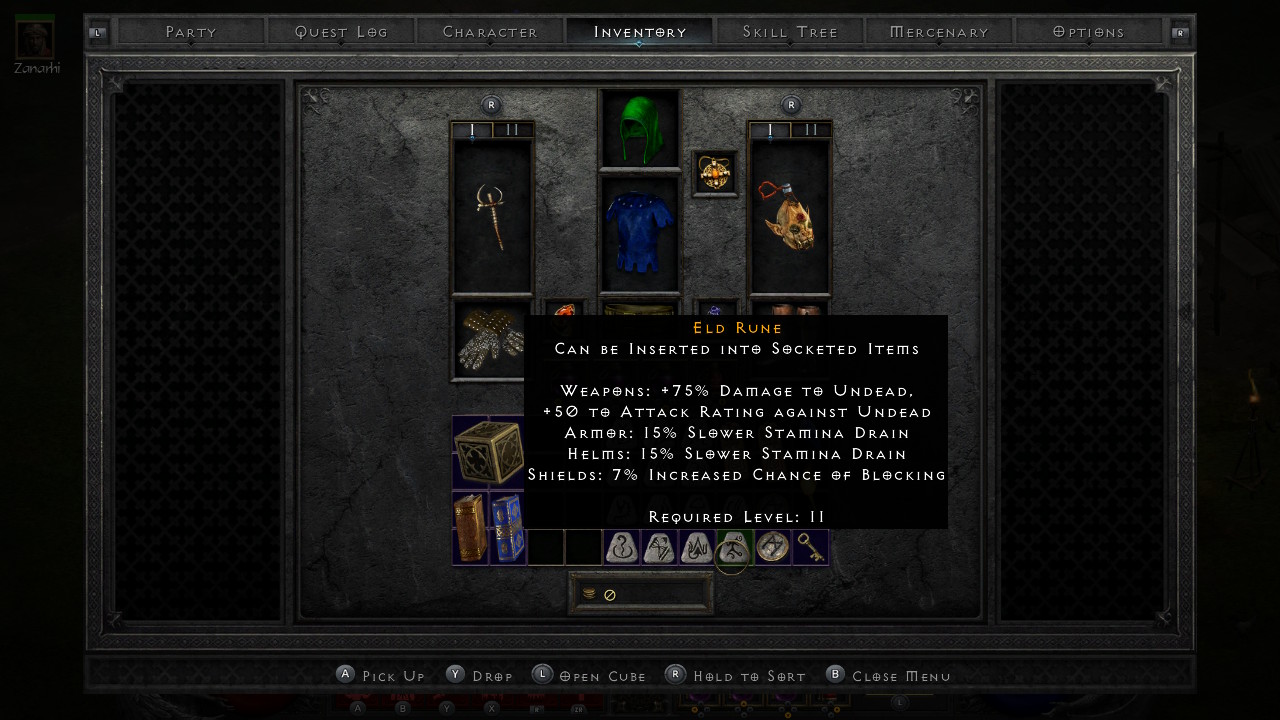Choose the chain gloves slot

[x=488, y=340]
